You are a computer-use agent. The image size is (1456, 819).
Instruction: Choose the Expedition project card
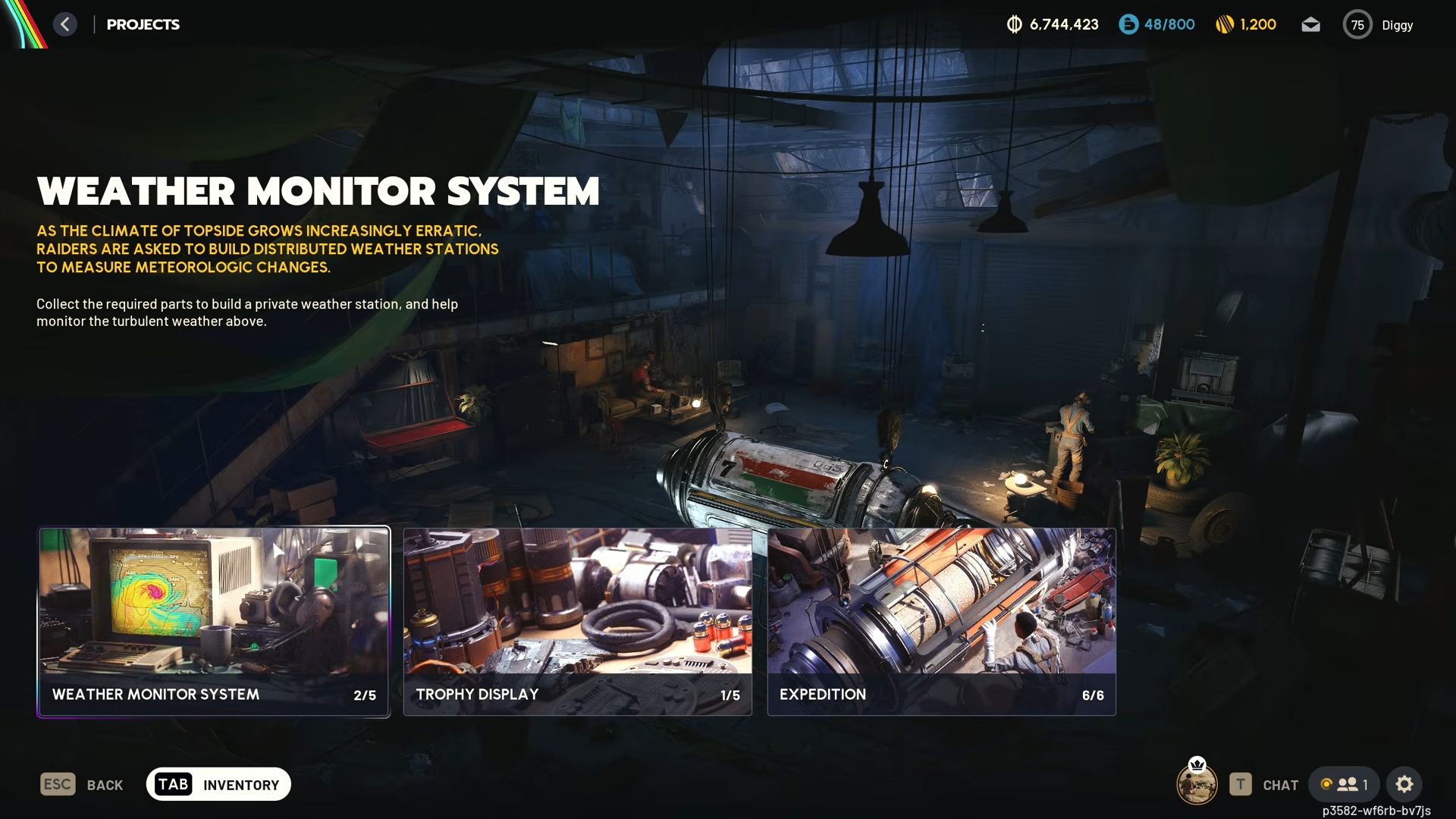click(941, 621)
